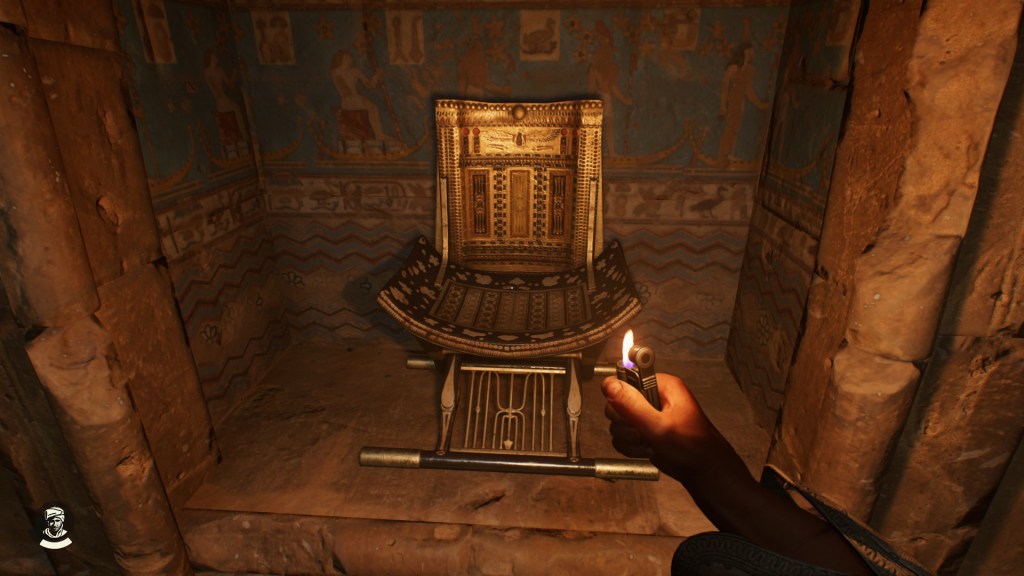The height and width of the screenshot is (576, 1024).
Task: Click the hat-wearing character portrait HUD icon
Action: 56,527
